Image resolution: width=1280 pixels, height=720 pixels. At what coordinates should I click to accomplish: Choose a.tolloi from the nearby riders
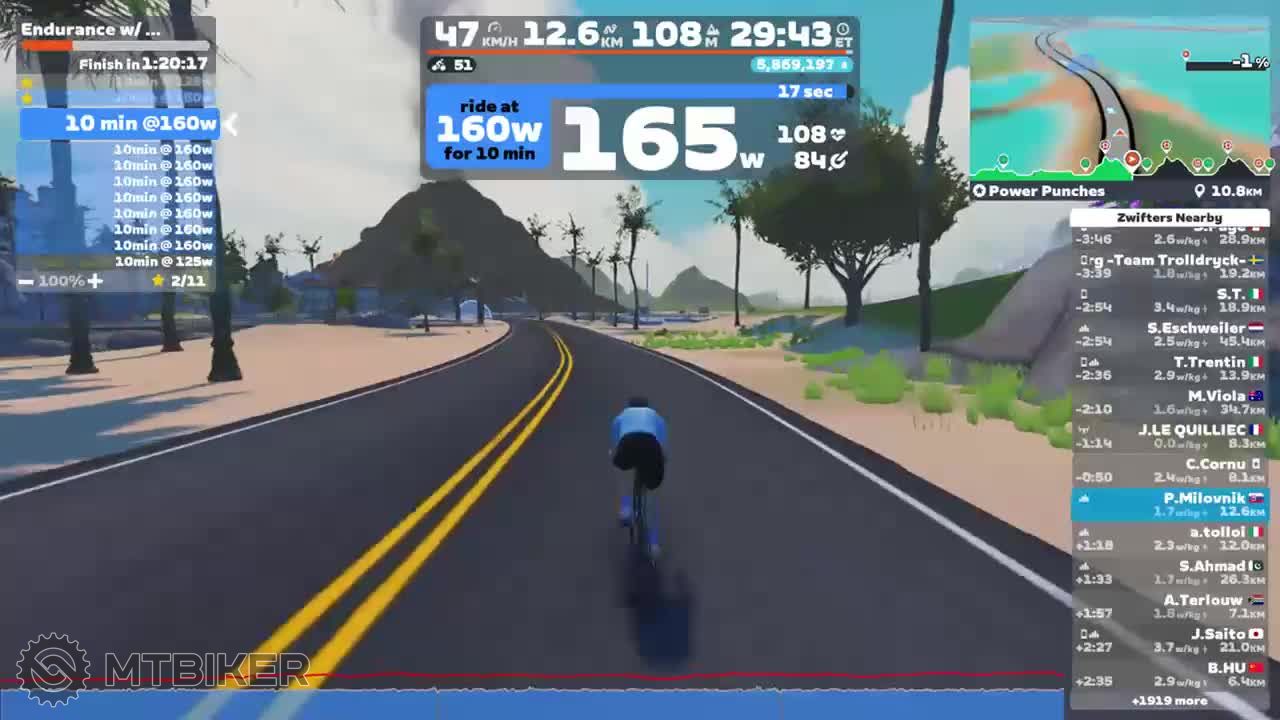point(1169,538)
